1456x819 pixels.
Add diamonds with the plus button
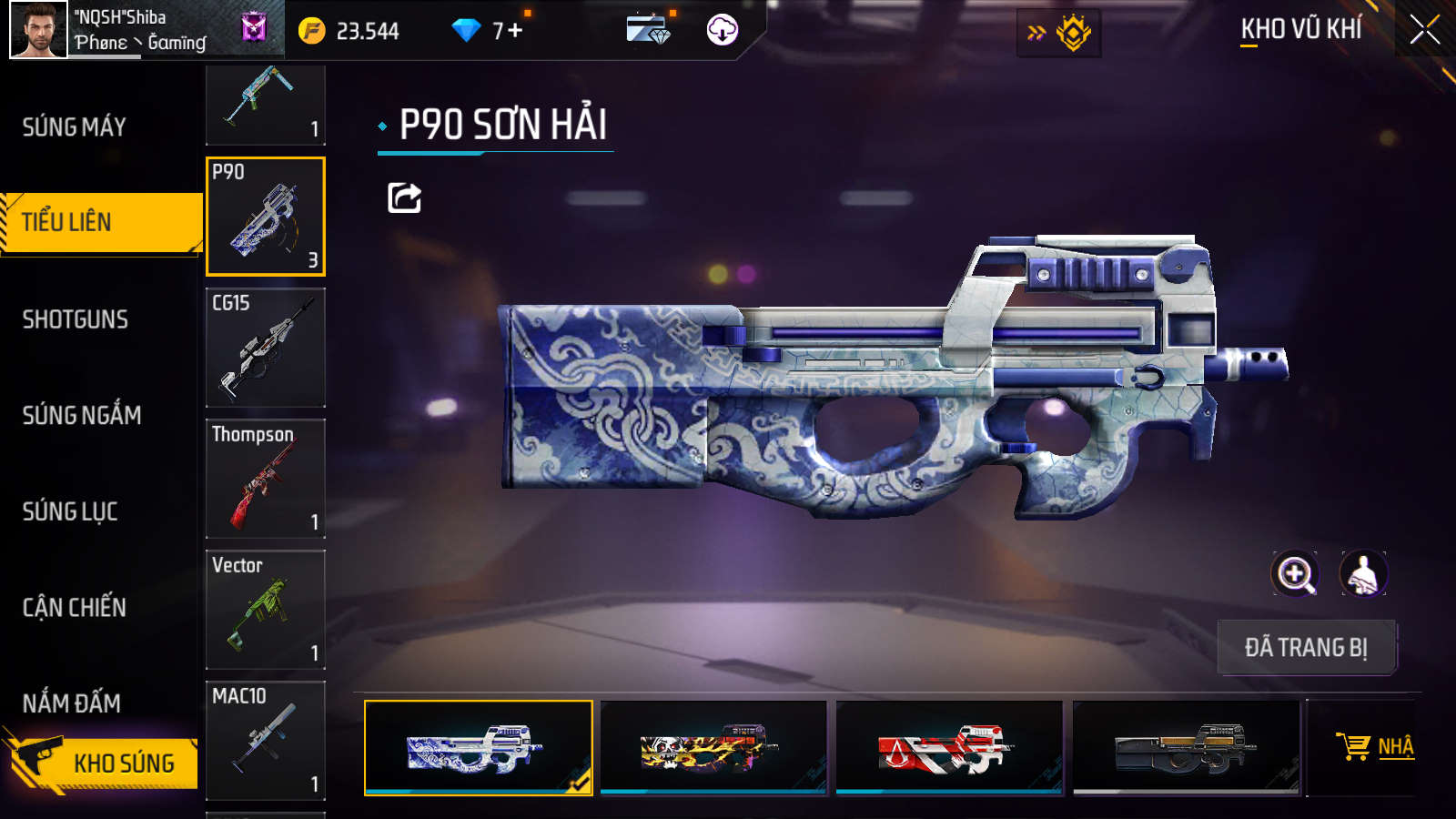pos(515,31)
